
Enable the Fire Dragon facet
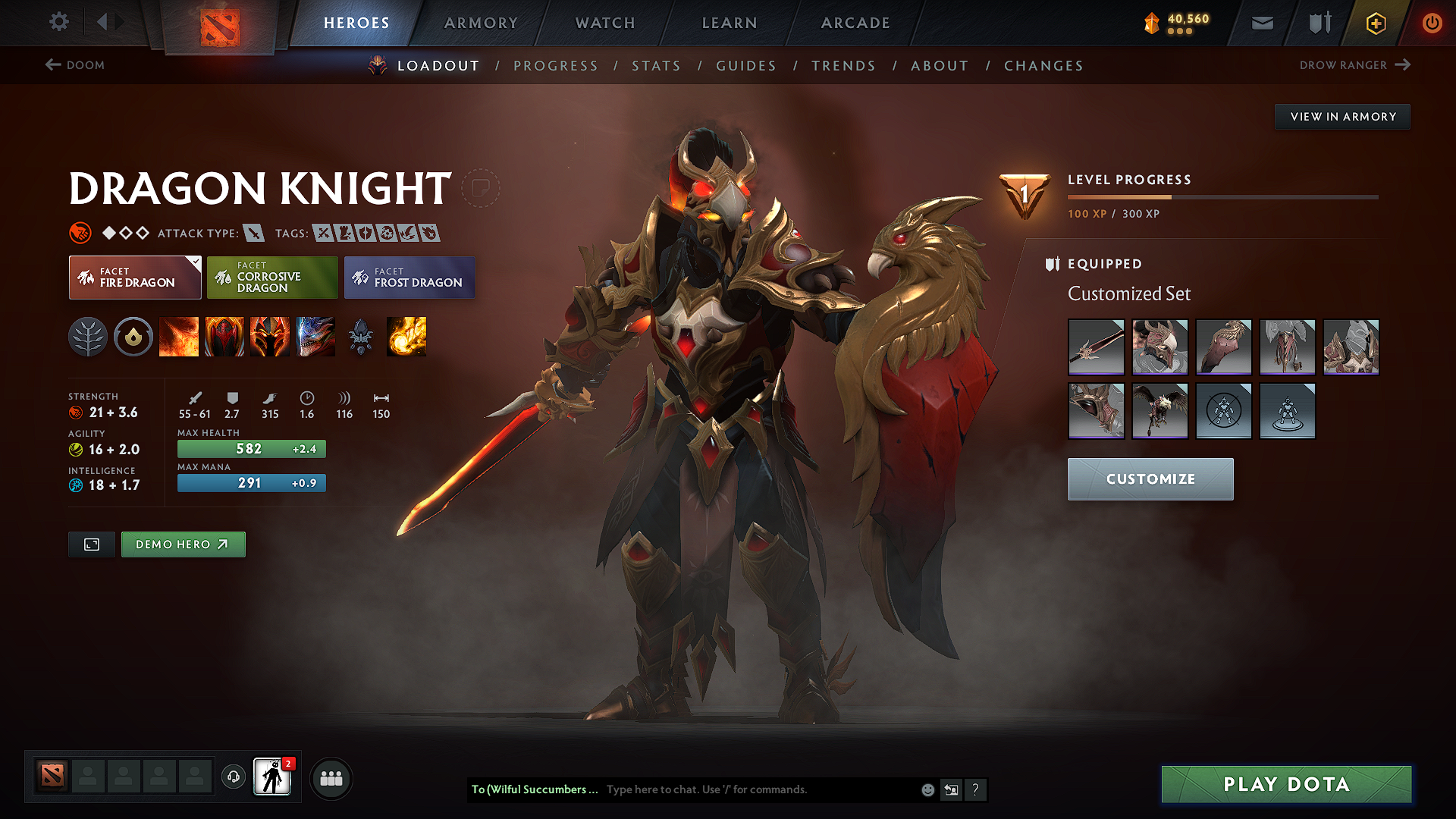pyautogui.click(x=134, y=278)
